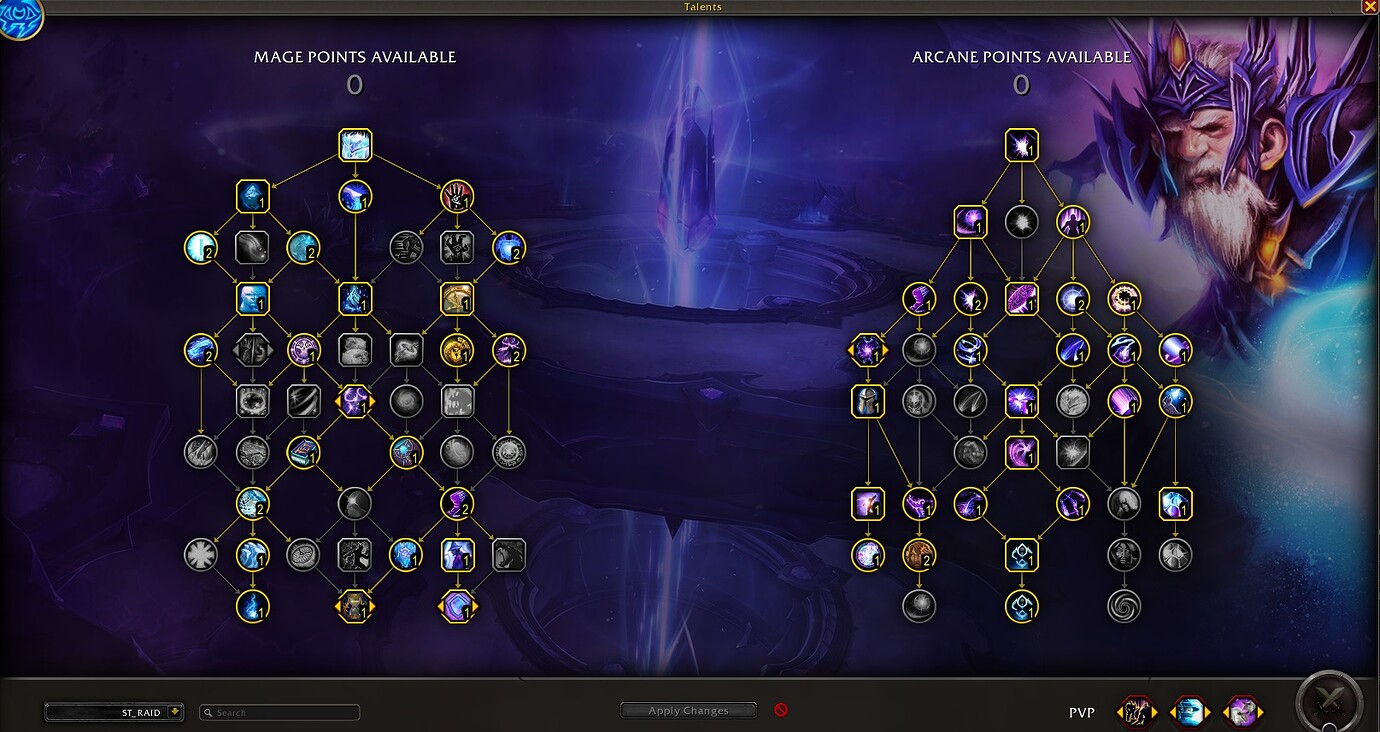Select the Ice Block talent atop the class tree
The width and height of the screenshot is (1380, 732).
click(x=353, y=144)
